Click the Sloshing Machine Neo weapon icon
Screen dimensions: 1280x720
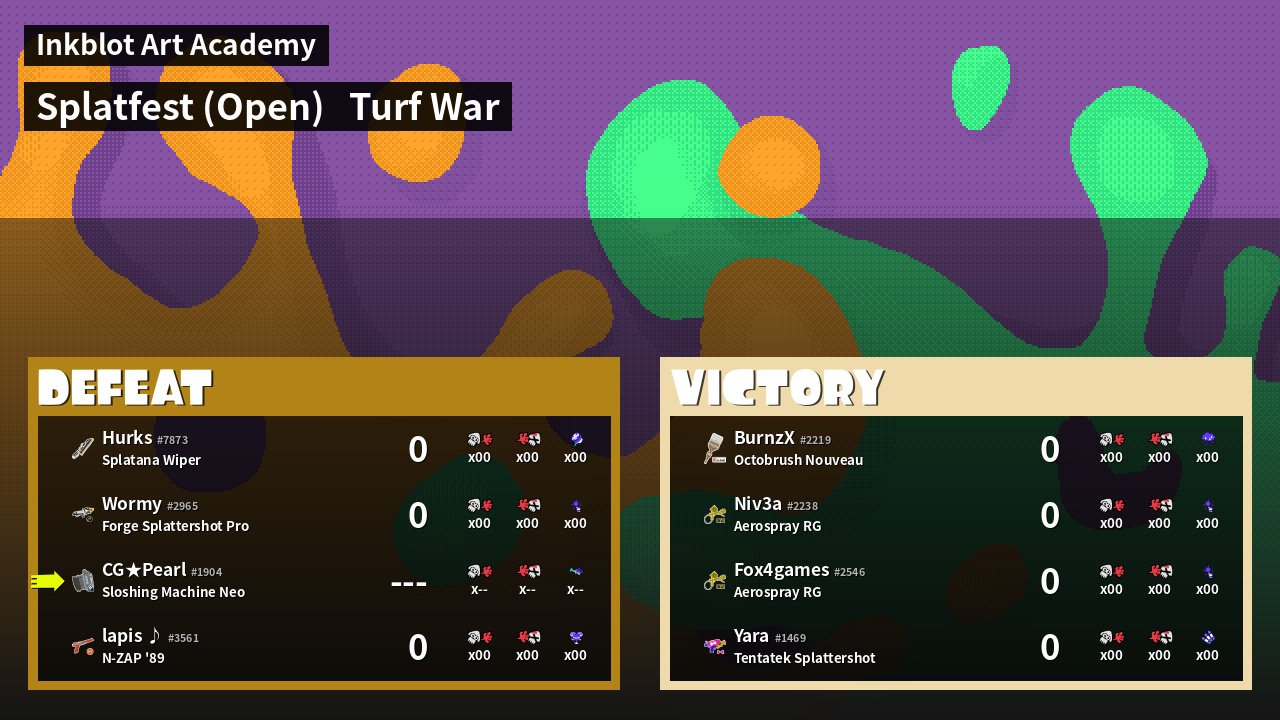[82, 581]
